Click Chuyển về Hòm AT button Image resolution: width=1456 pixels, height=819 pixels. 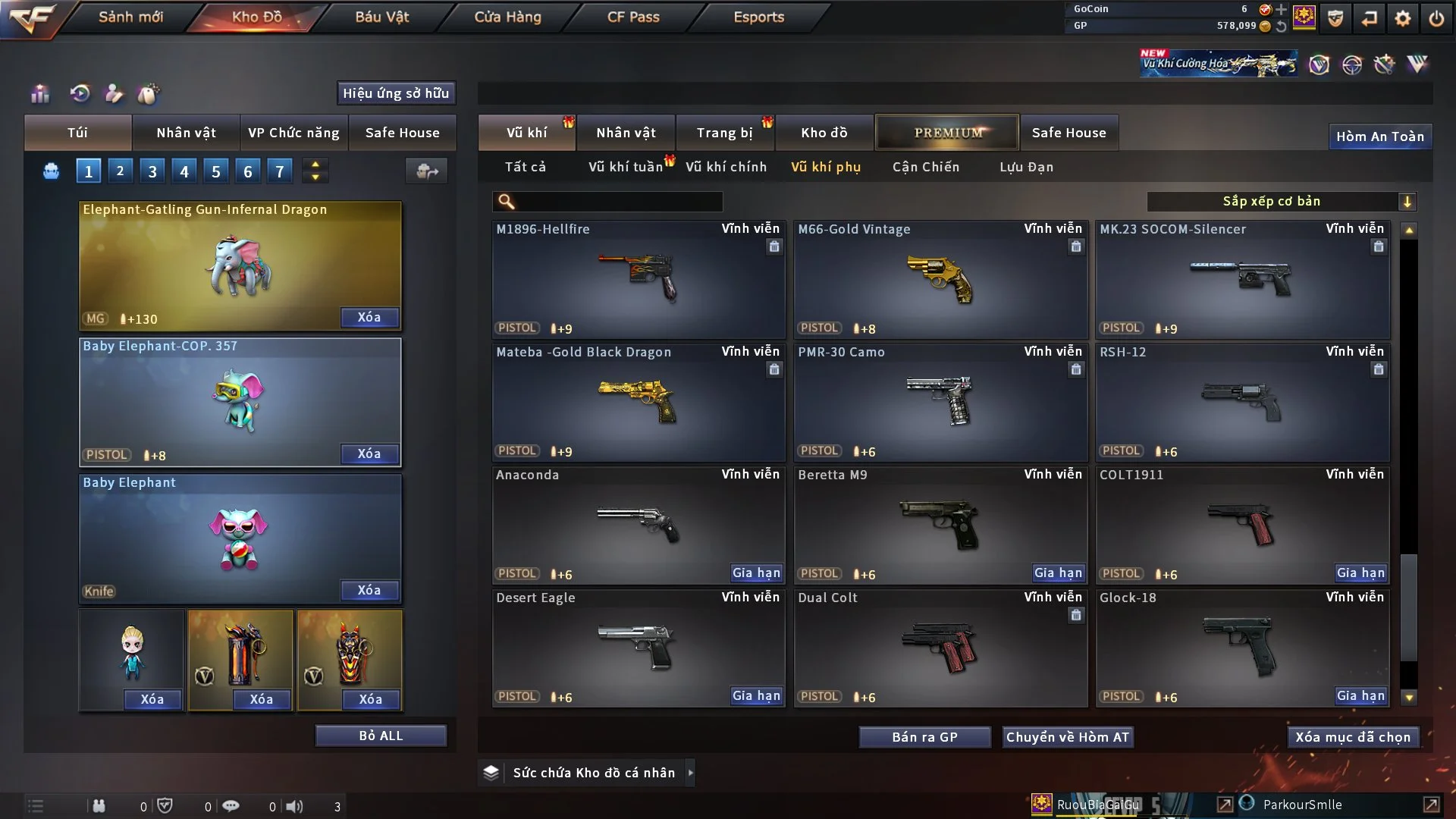[1067, 737]
